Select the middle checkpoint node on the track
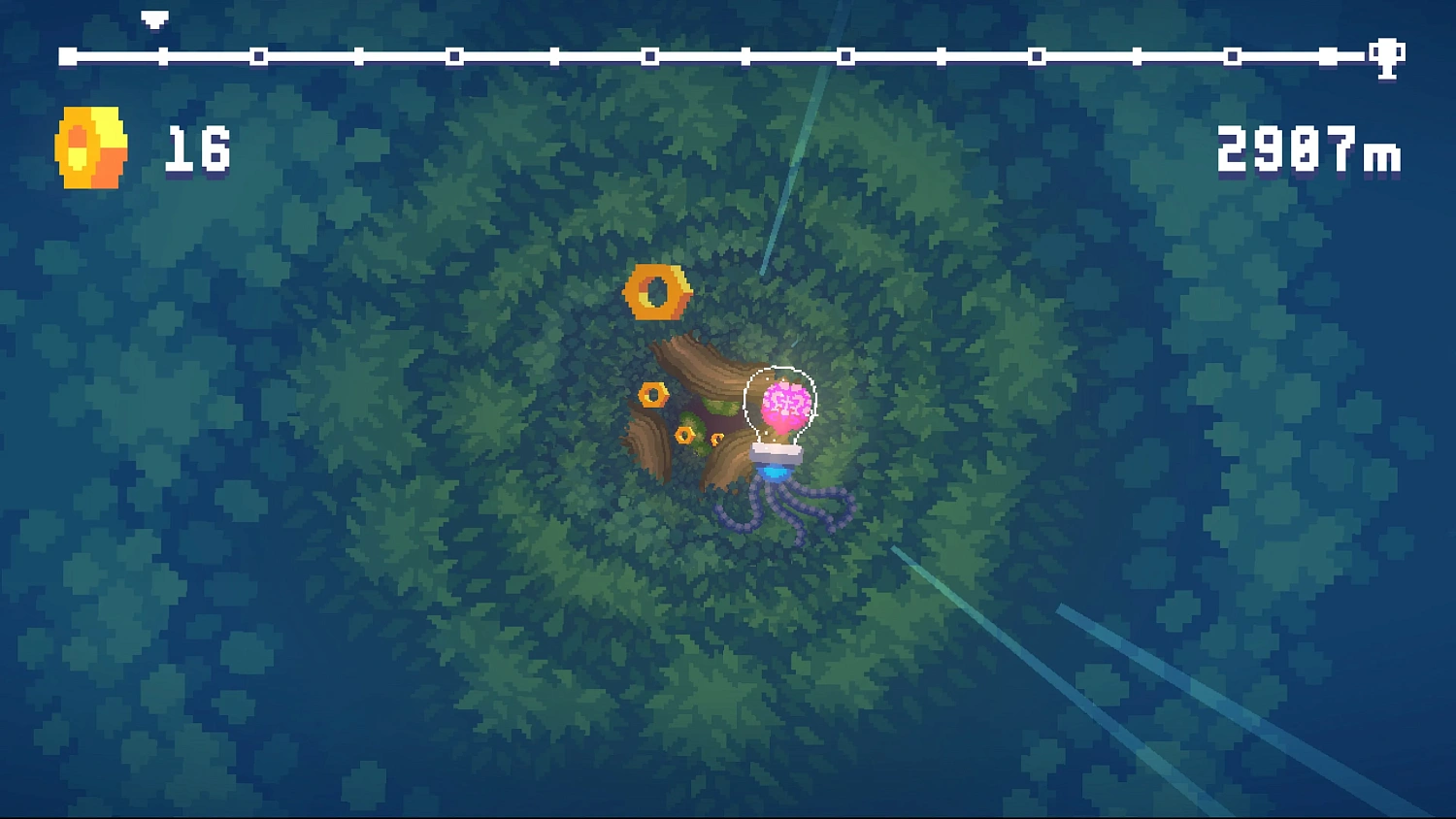The height and width of the screenshot is (819, 1456). [x=747, y=55]
